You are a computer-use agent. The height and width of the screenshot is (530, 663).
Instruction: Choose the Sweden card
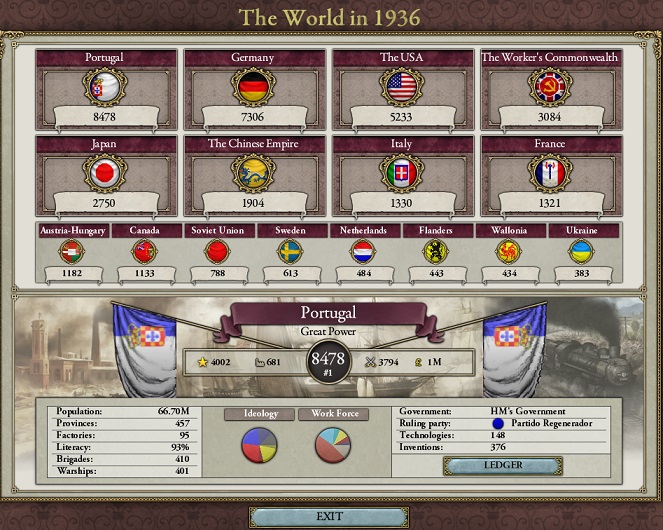coord(291,251)
